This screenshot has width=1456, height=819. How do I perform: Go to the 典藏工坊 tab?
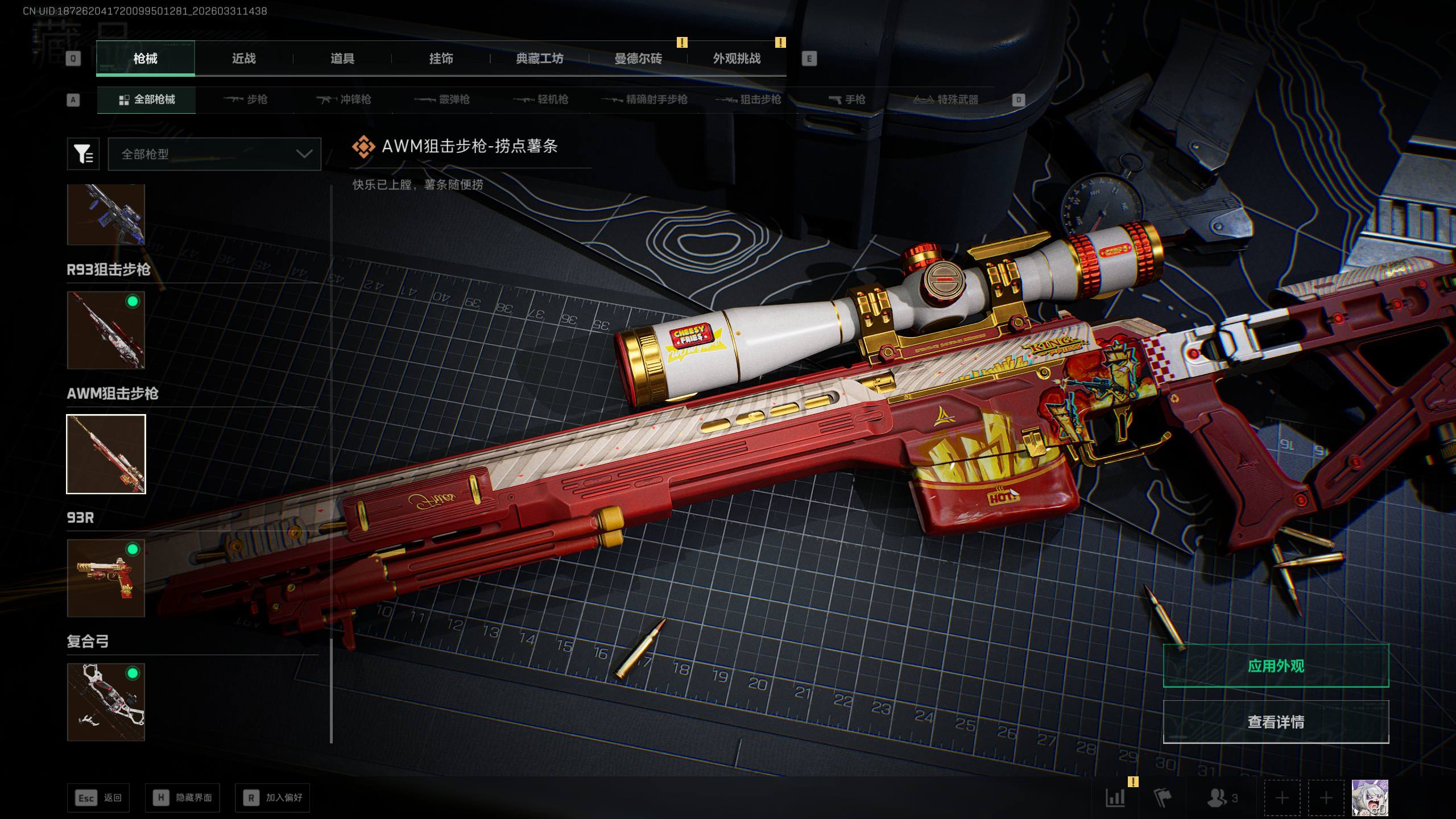pos(539,59)
